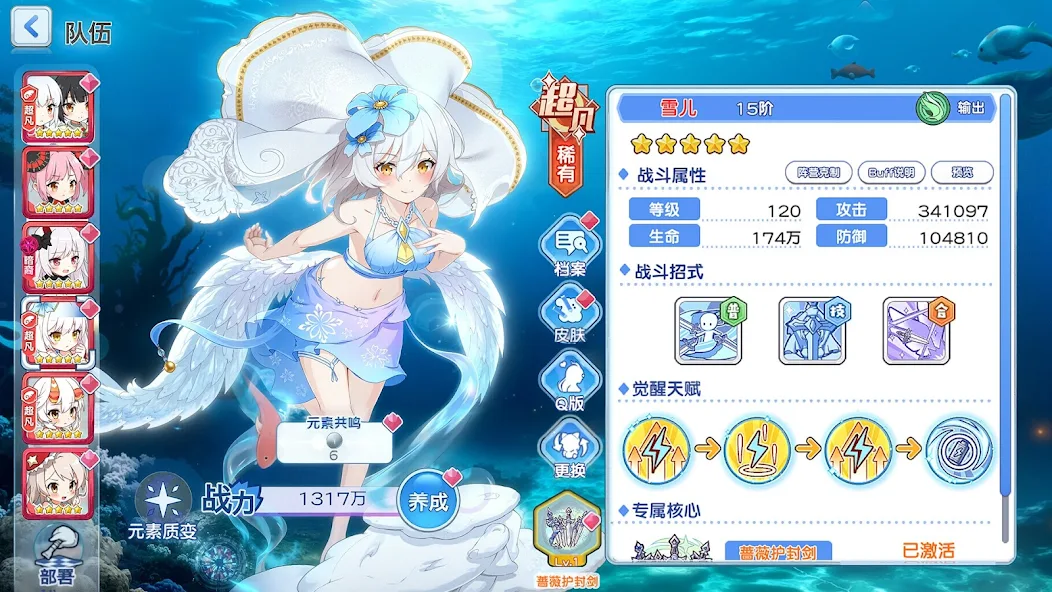
Task: Click the 预览 preview button
Action: pos(961,172)
